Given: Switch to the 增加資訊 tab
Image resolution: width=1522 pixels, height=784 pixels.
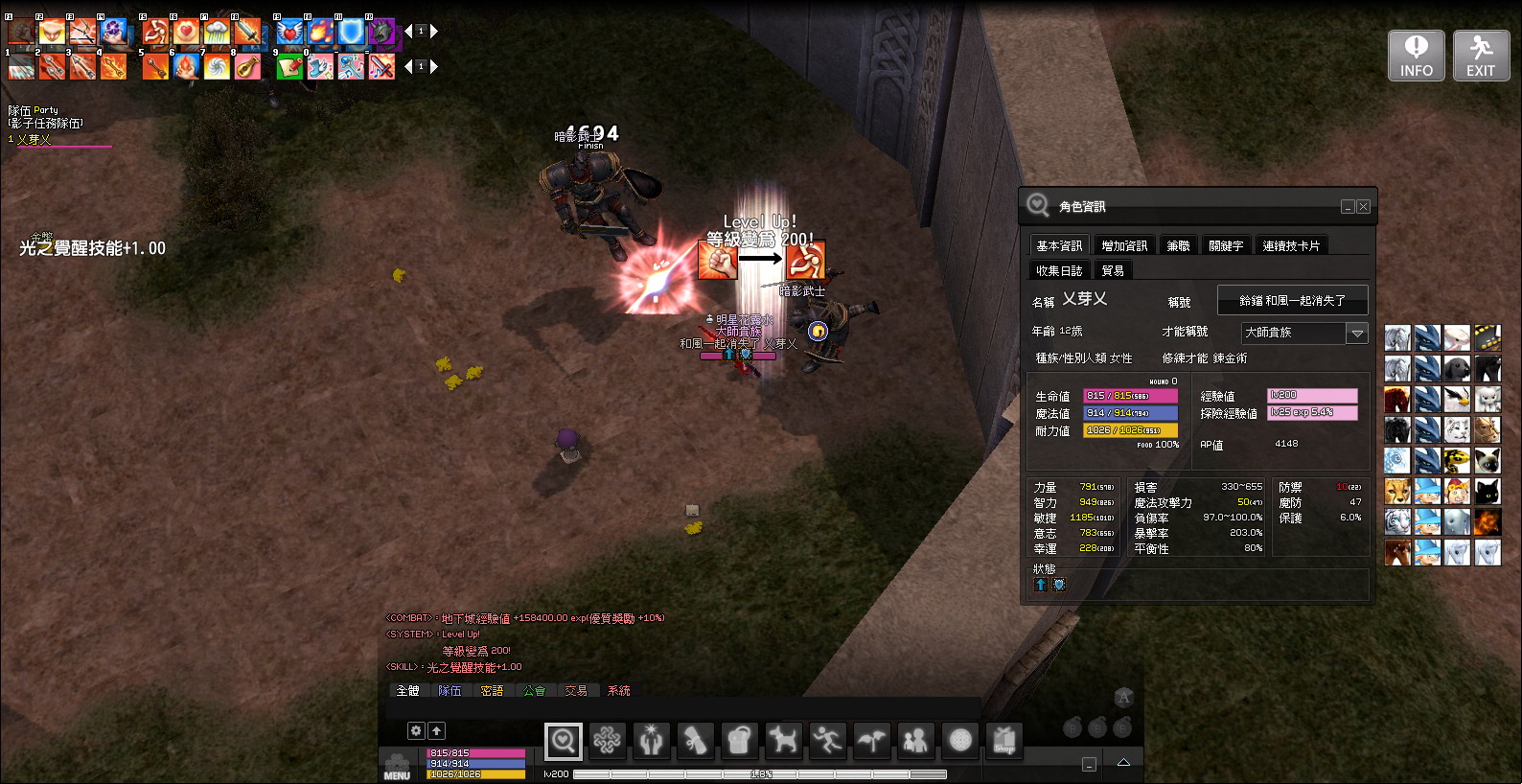Looking at the screenshot, I should [x=1124, y=246].
